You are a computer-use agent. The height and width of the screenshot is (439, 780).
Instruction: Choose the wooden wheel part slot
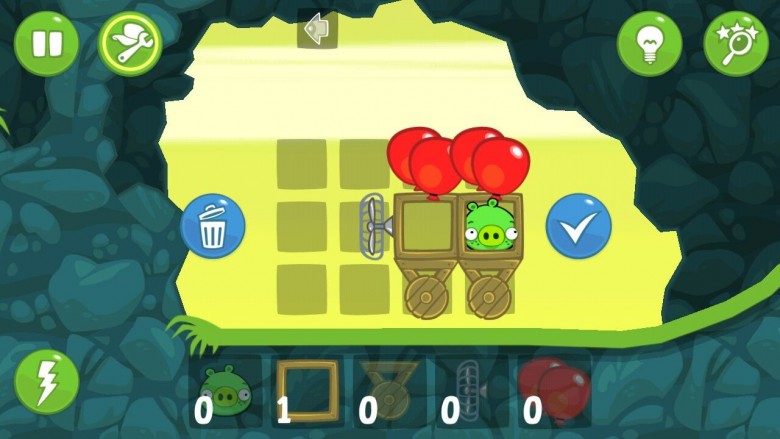390,391
